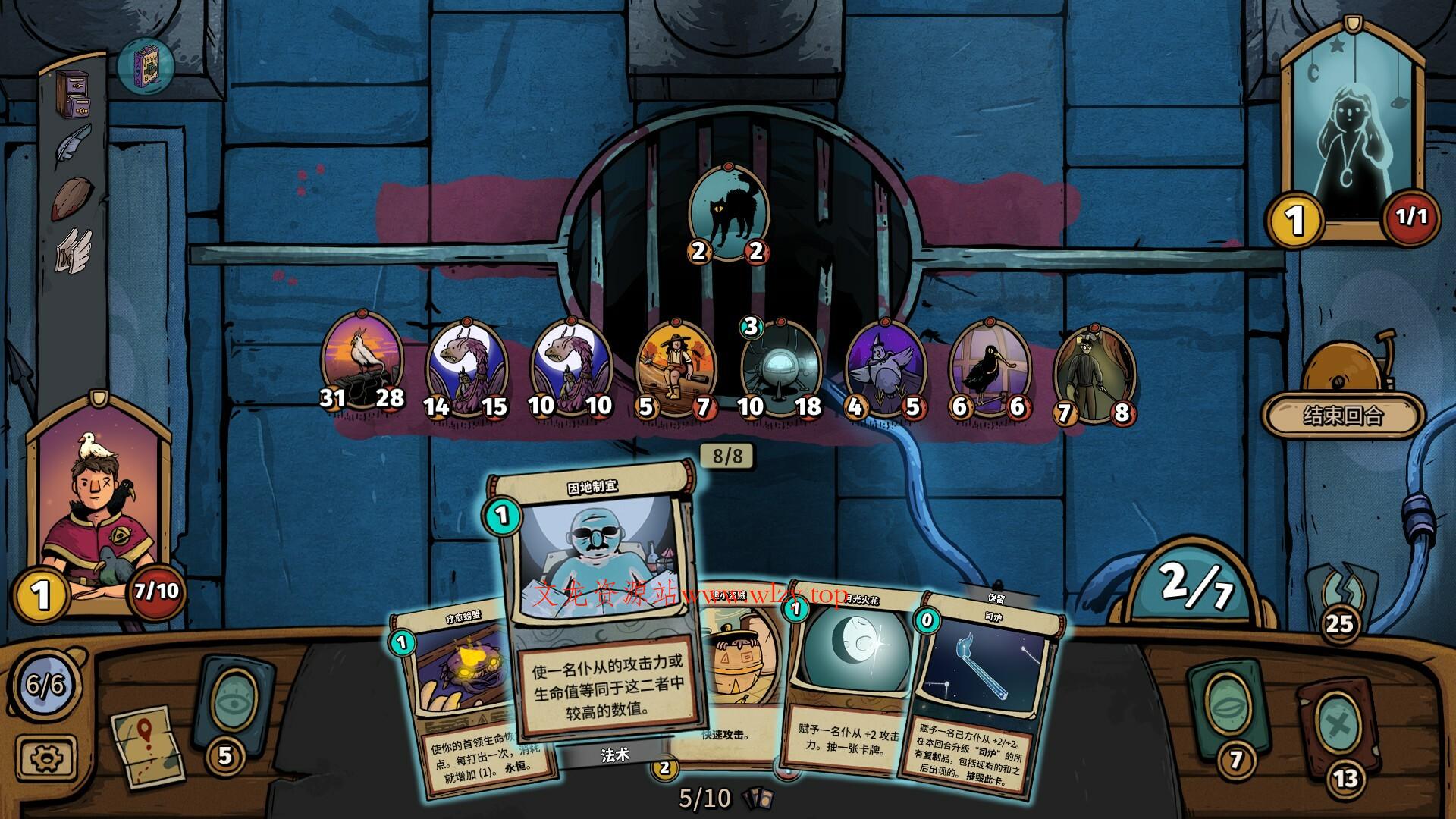1456x819 pixels.
Task: Target the enemy black cat minion
Action: (728, 210)
